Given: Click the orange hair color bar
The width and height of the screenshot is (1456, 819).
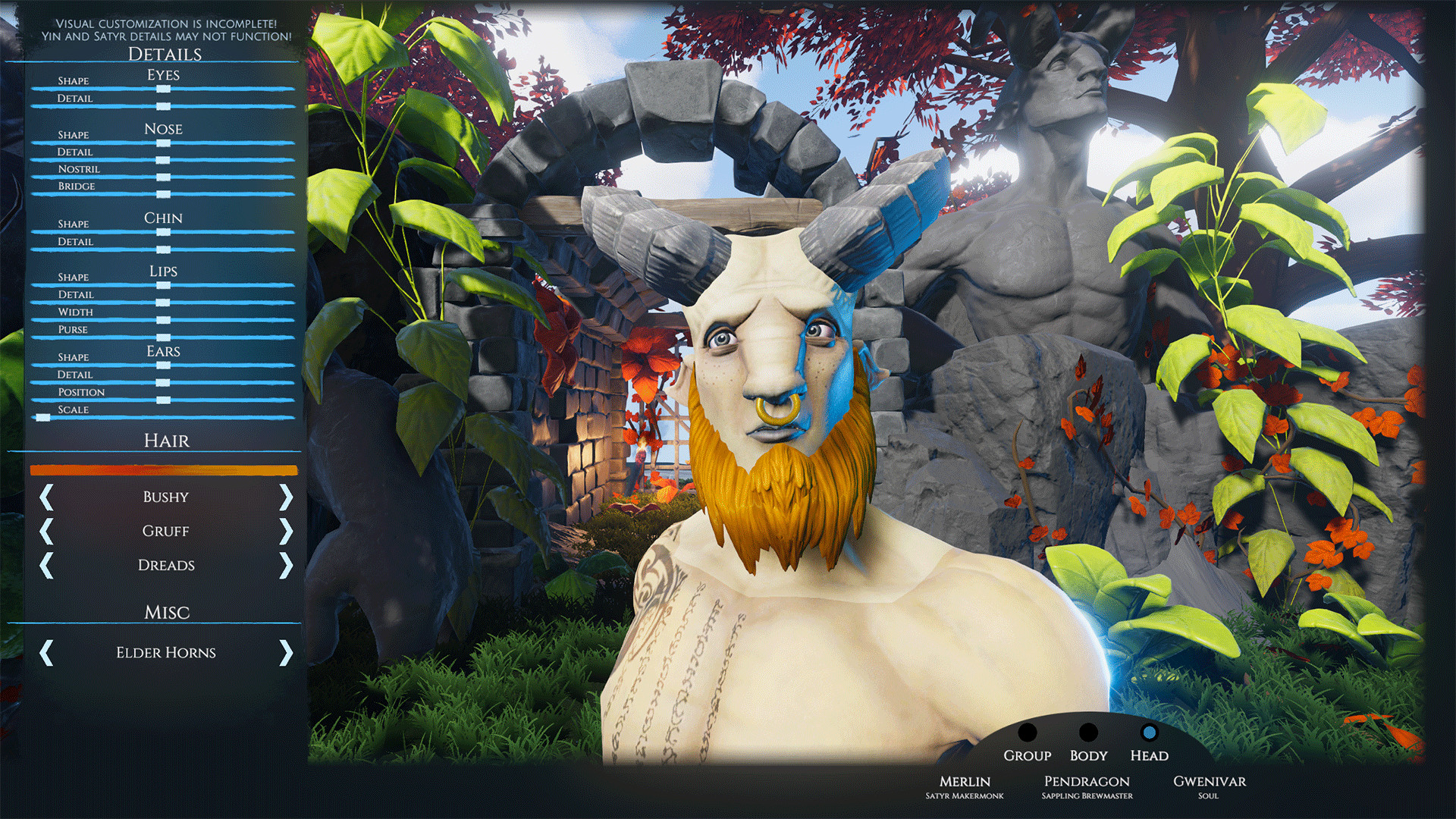Looking at the screenshot, I should [164, 470].
